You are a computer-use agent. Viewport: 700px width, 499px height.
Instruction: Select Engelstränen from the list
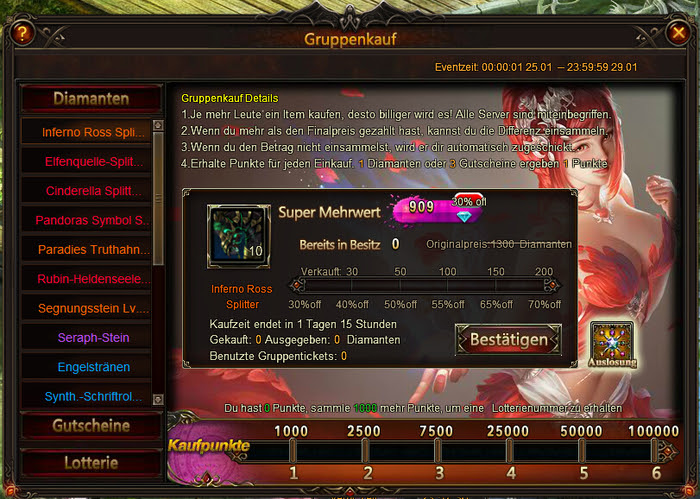click(86, 368)
